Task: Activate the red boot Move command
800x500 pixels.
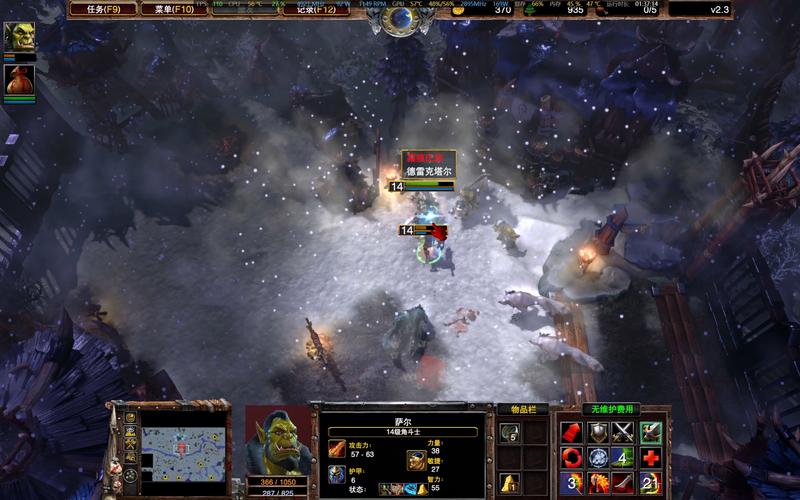Action: point(571,432)
